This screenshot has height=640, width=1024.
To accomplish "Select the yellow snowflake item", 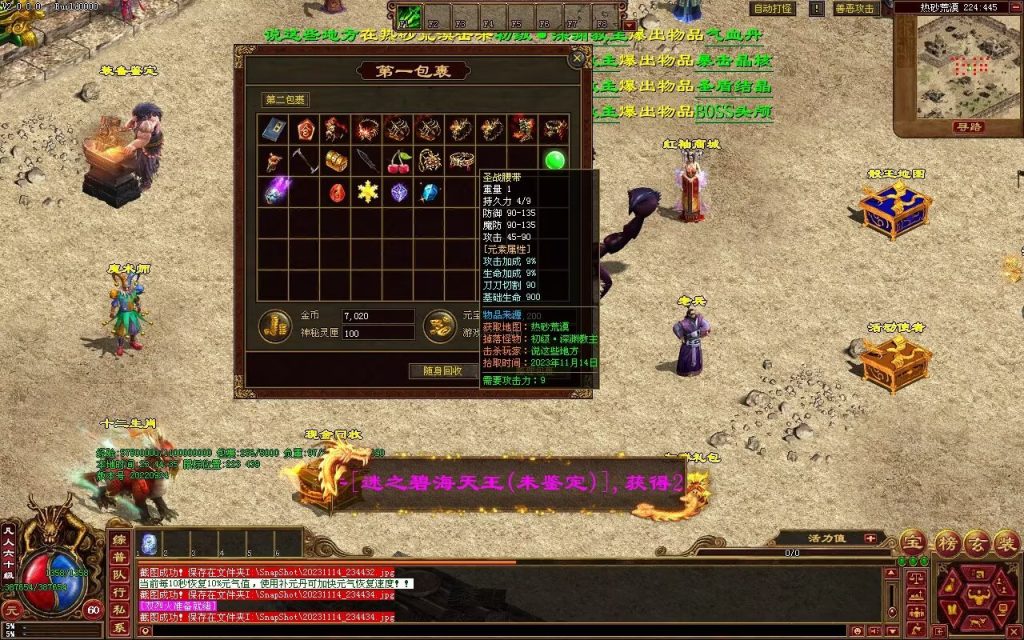I will point(367,191).
